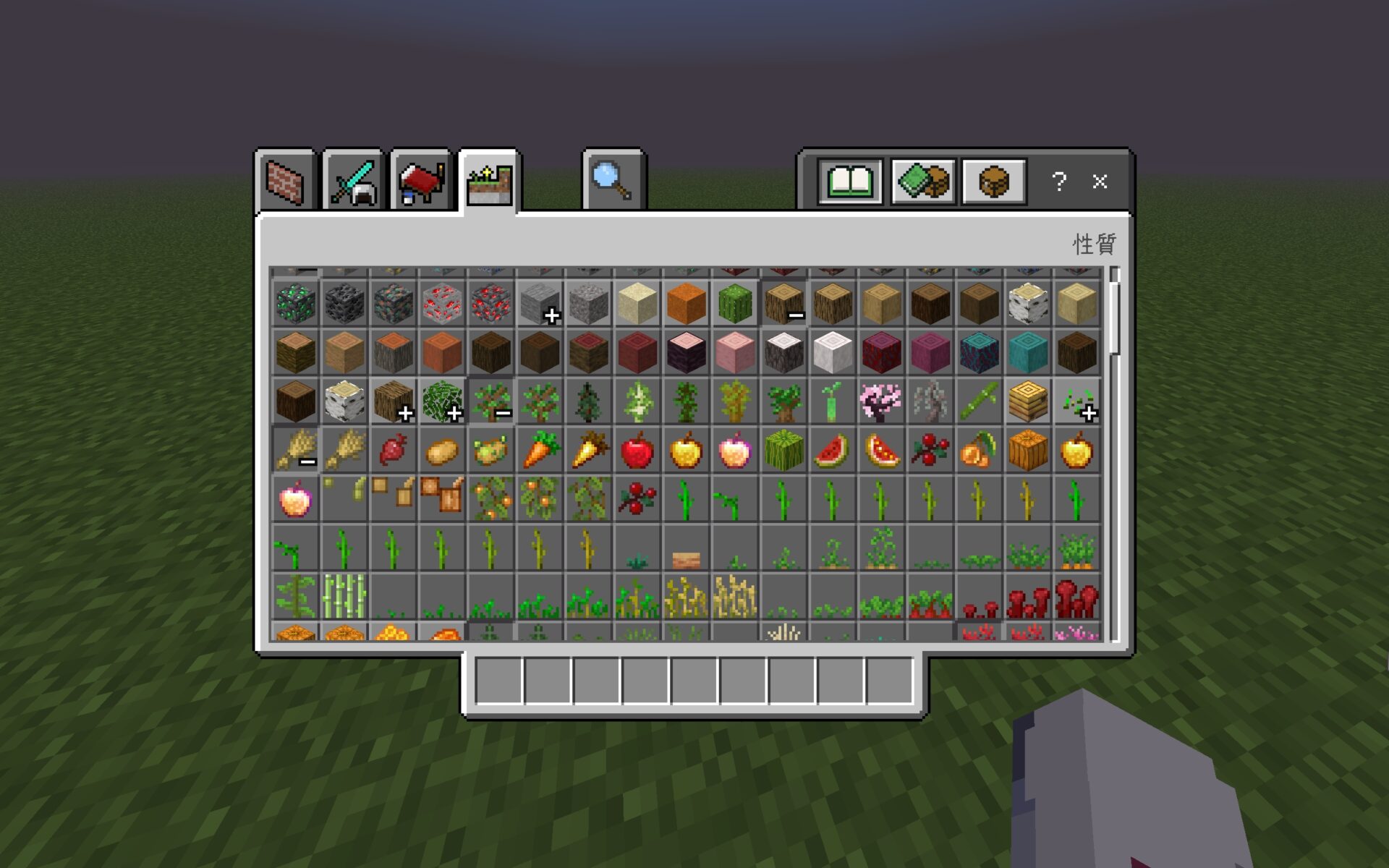This screenshot has height=868, width=1389.
Task: Open the recipe book view
Action: click(x=850, y=182)
